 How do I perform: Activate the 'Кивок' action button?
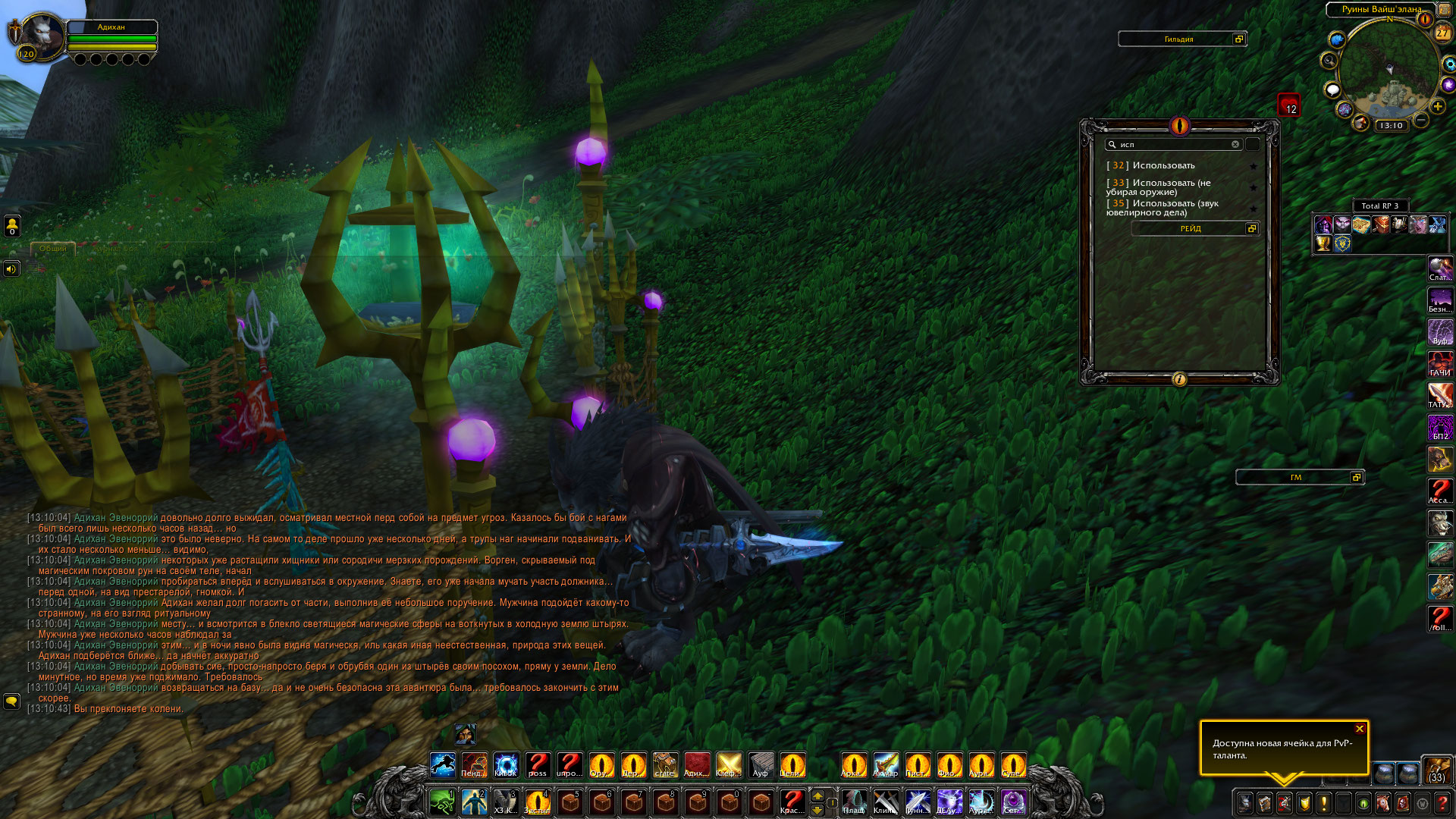point(506,764)
